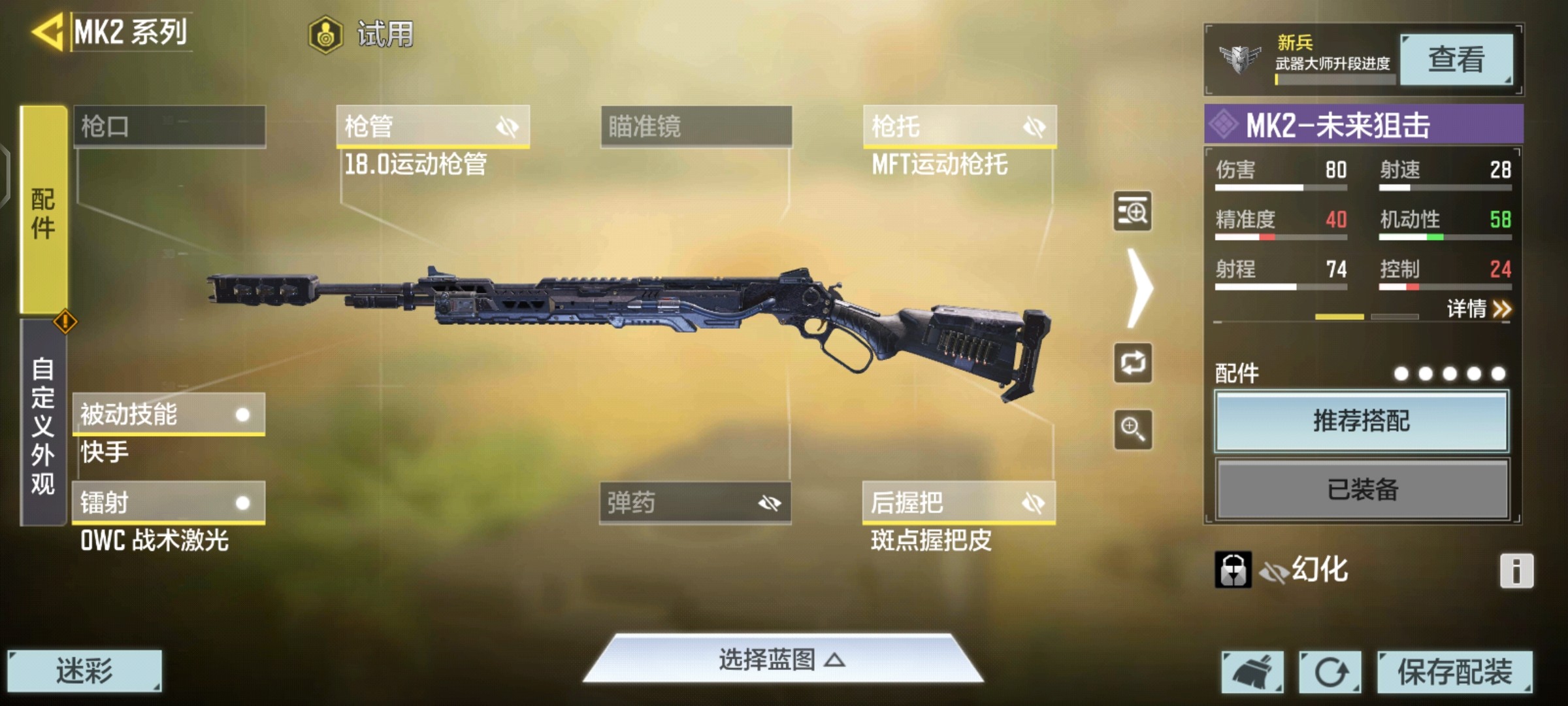The width and height of the screenshot is (1568, 706).
Task: Open the 镭射 laser attachment slot
Action: 169,503
